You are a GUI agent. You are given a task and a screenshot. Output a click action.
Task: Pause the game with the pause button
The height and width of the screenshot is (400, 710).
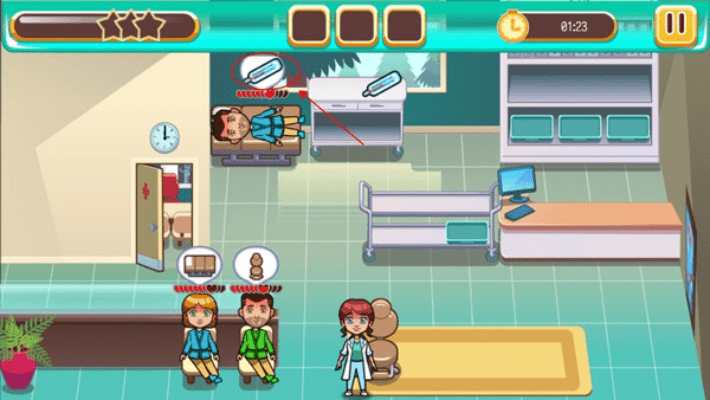coord(675,24)
